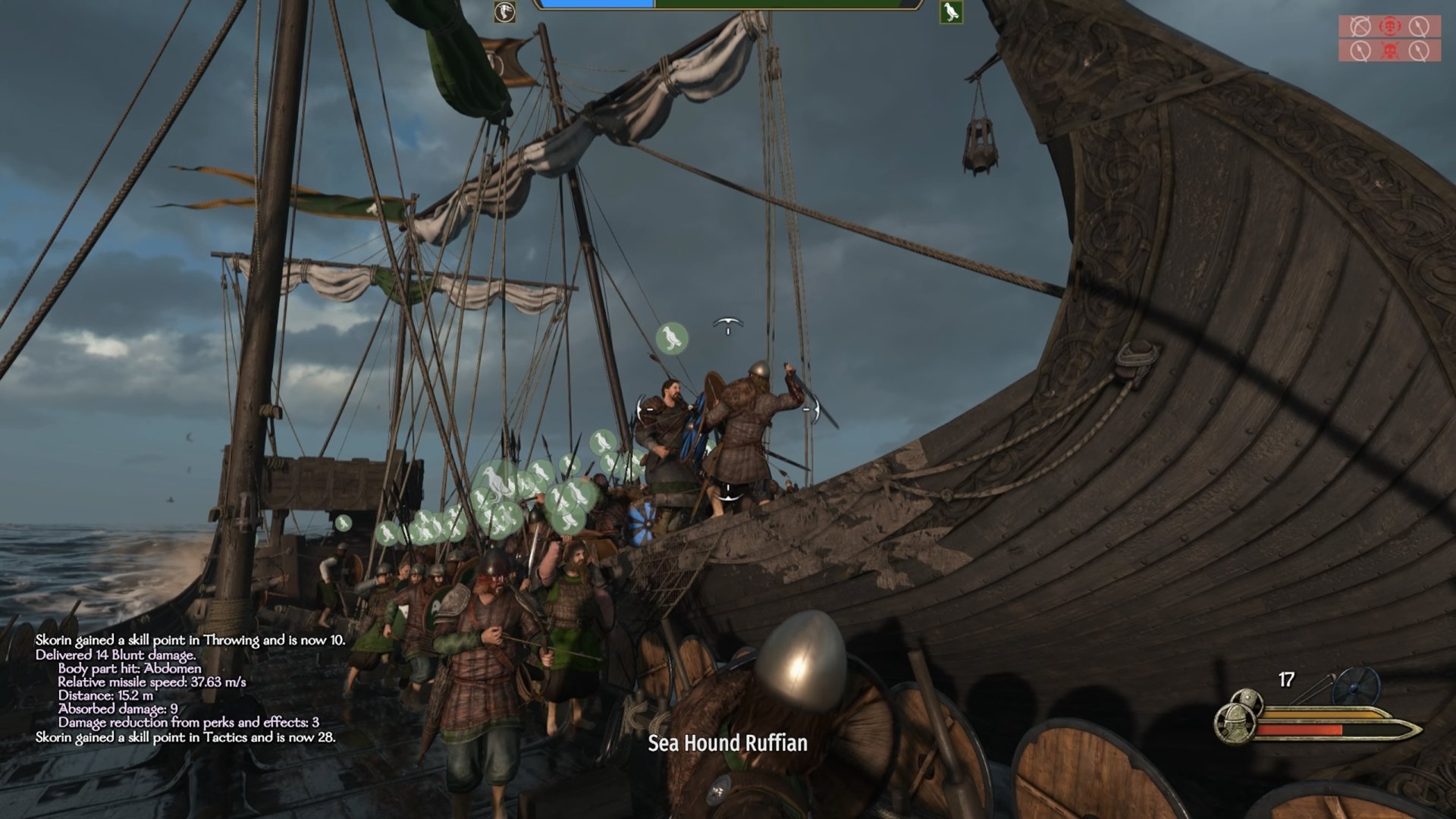Click the green raven faction banner icon
Viewport: 1456px width, 819px height.
click(x=951, y=12)
